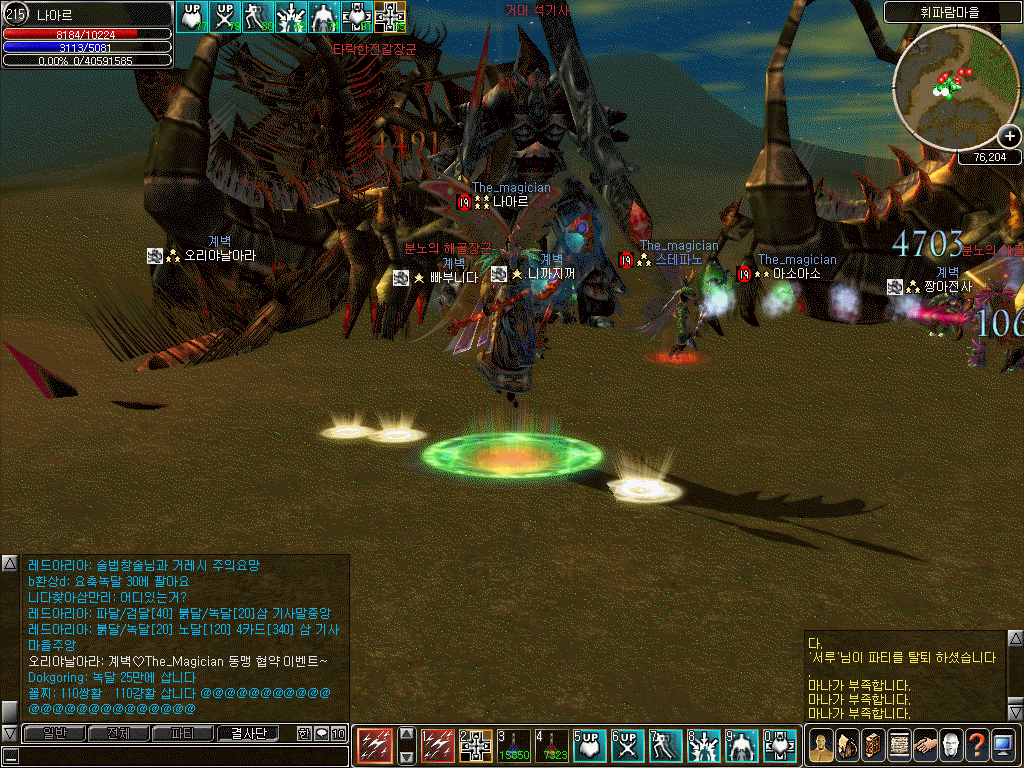Select the 파티 chat tab

tap(183, 734)
